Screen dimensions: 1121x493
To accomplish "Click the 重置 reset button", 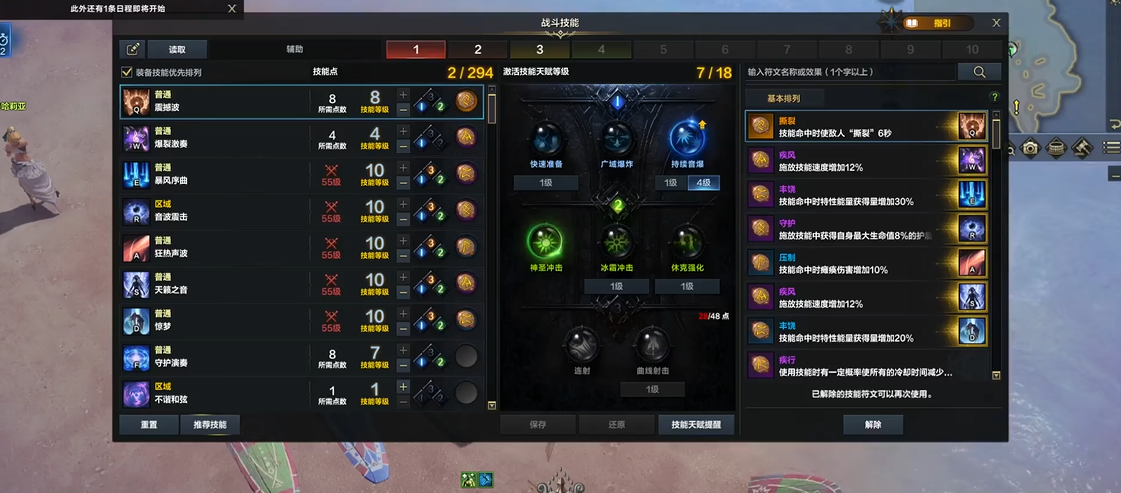I will (148, 424).
